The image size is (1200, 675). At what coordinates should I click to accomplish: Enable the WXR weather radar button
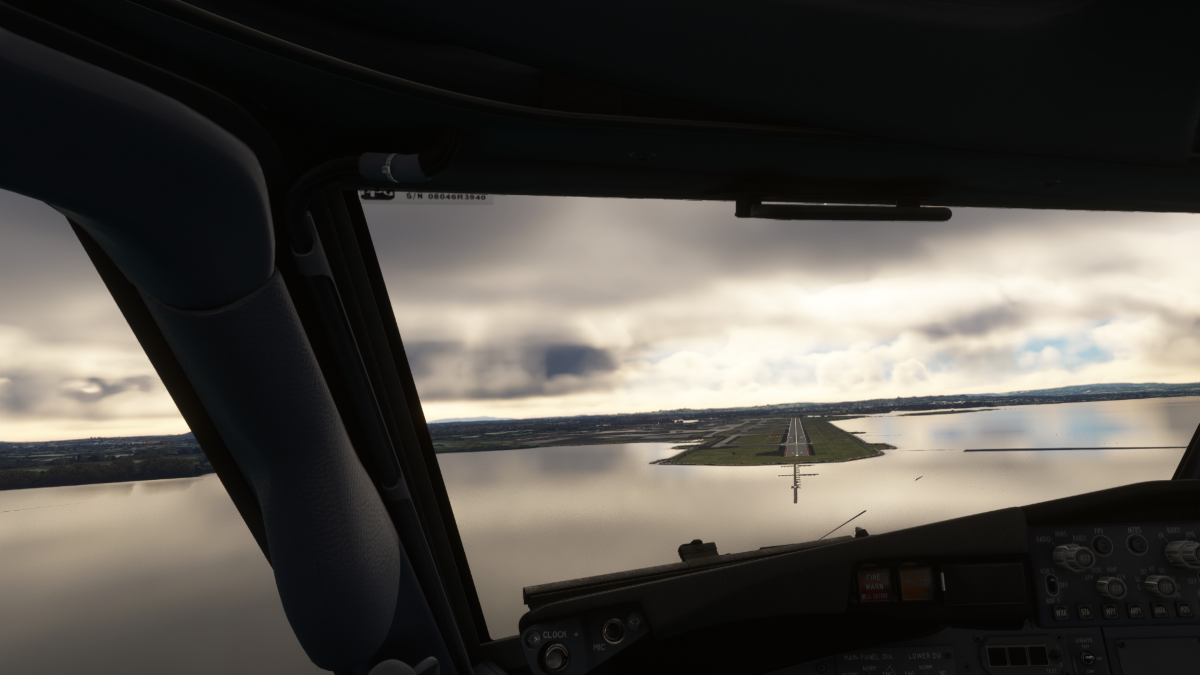tap(1061, 611)
